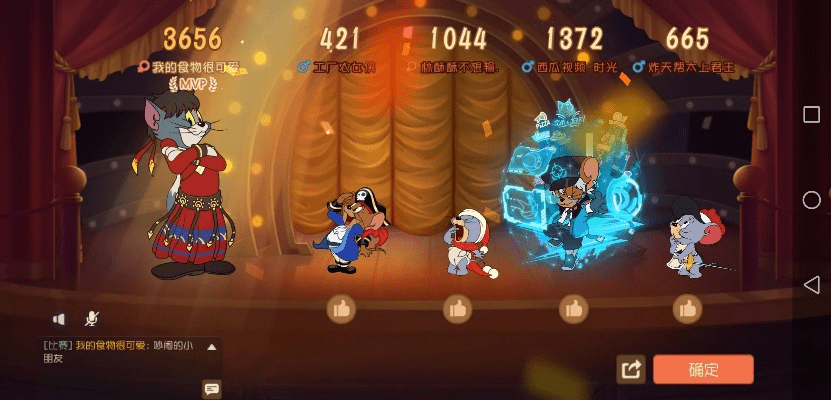Viewport: 831px width, 400px height.
Task: Toggle the speaker sound icon
Action: tap(59, 319)
